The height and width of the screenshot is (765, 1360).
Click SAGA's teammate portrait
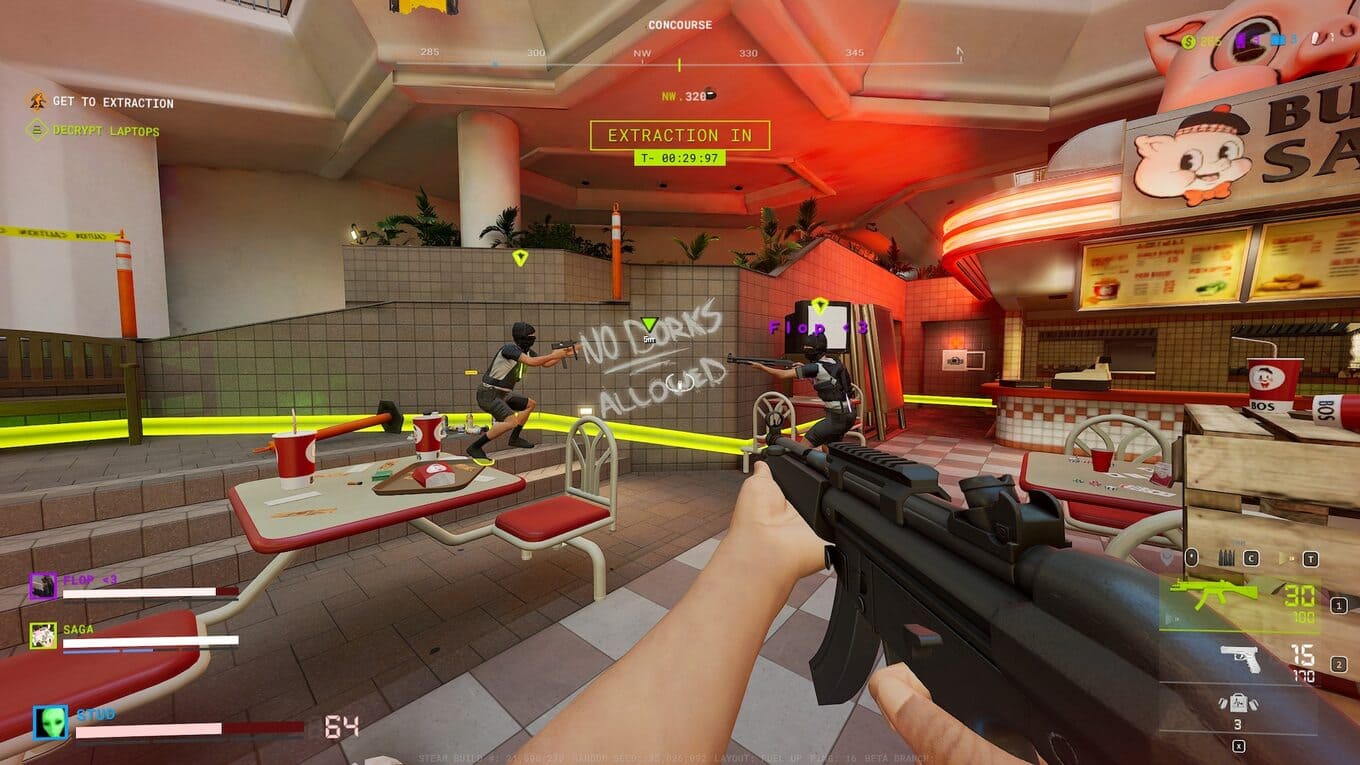pos(43,635)
